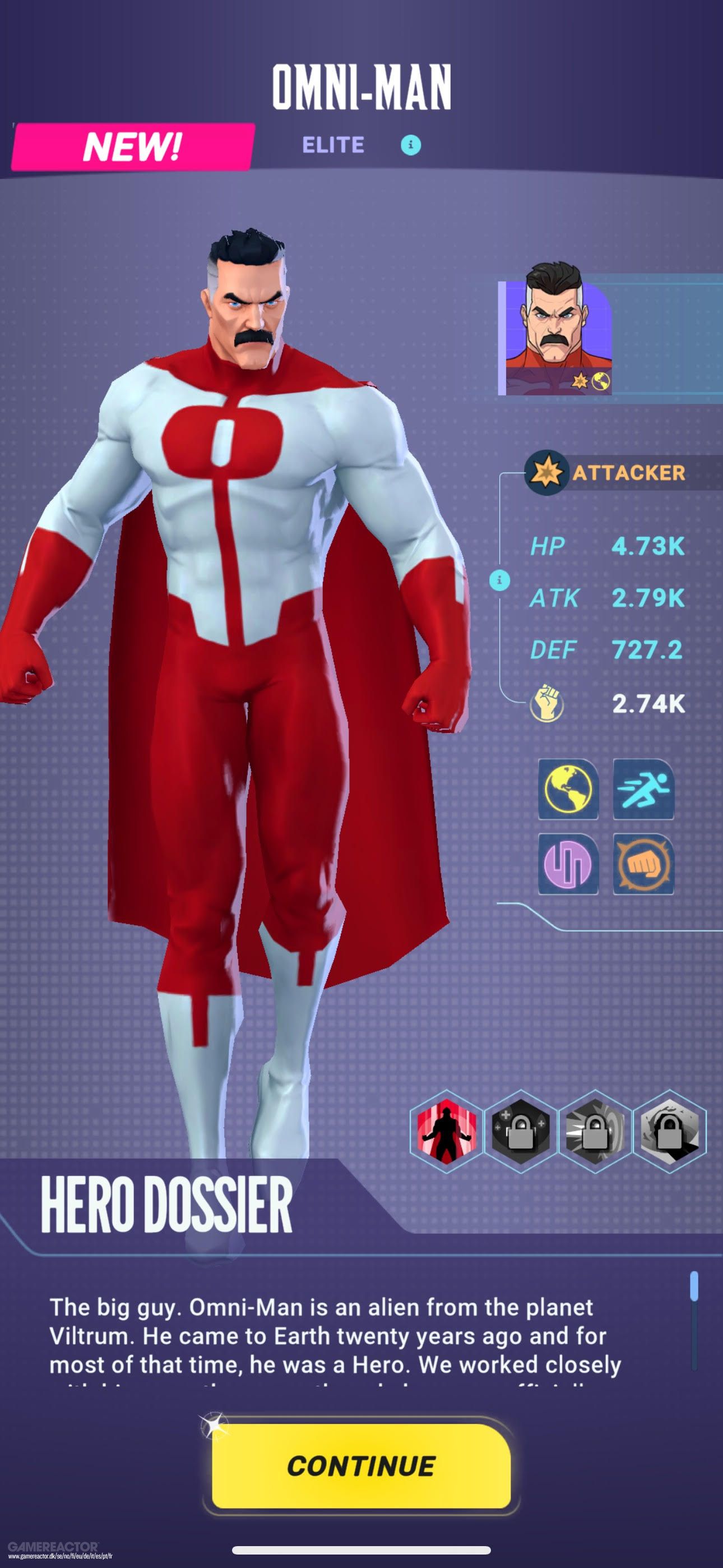Open the Elite rarity info icon
723x1568 pixels.
point(411,145)
